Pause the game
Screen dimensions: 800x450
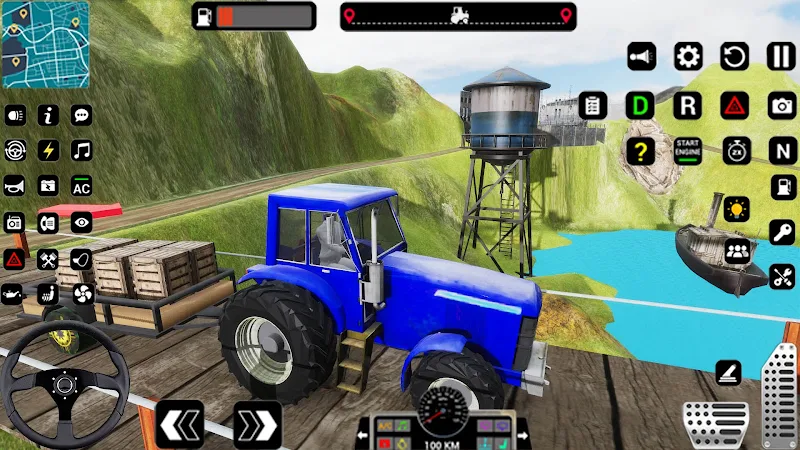(782, 56)
